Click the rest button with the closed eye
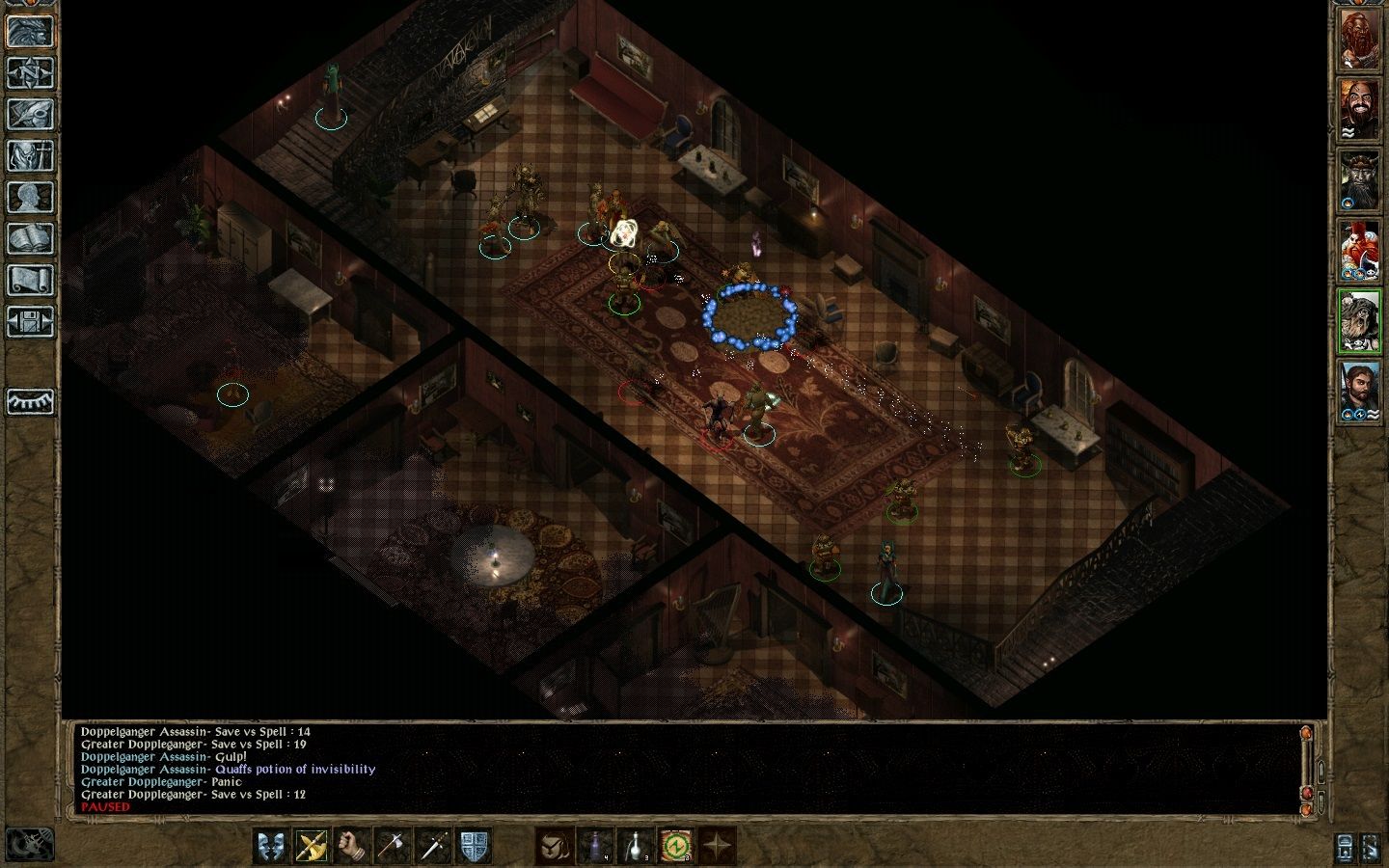Screen dimensions: 1389x868 [30, 401]
